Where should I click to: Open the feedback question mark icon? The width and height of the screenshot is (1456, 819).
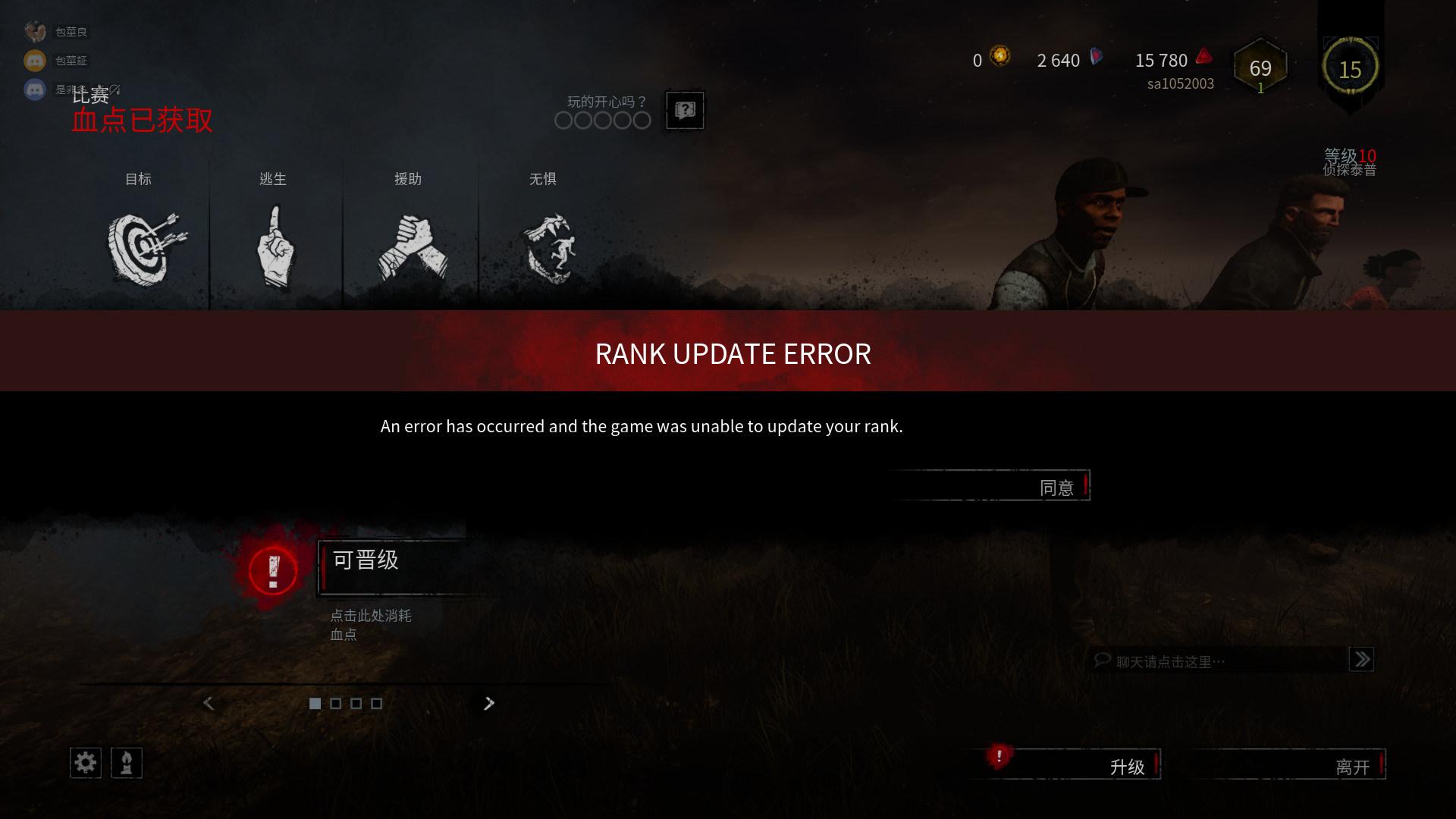coord(684,111)
